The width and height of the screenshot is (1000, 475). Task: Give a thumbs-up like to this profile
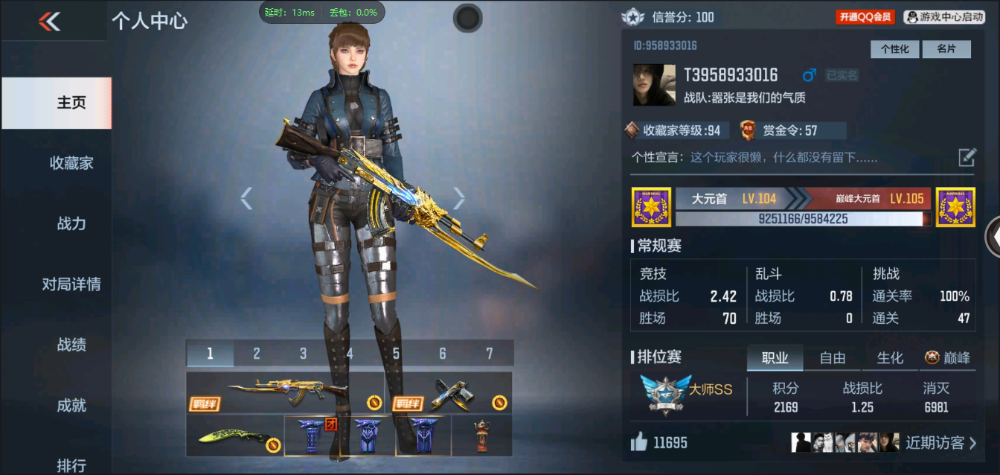639,442
